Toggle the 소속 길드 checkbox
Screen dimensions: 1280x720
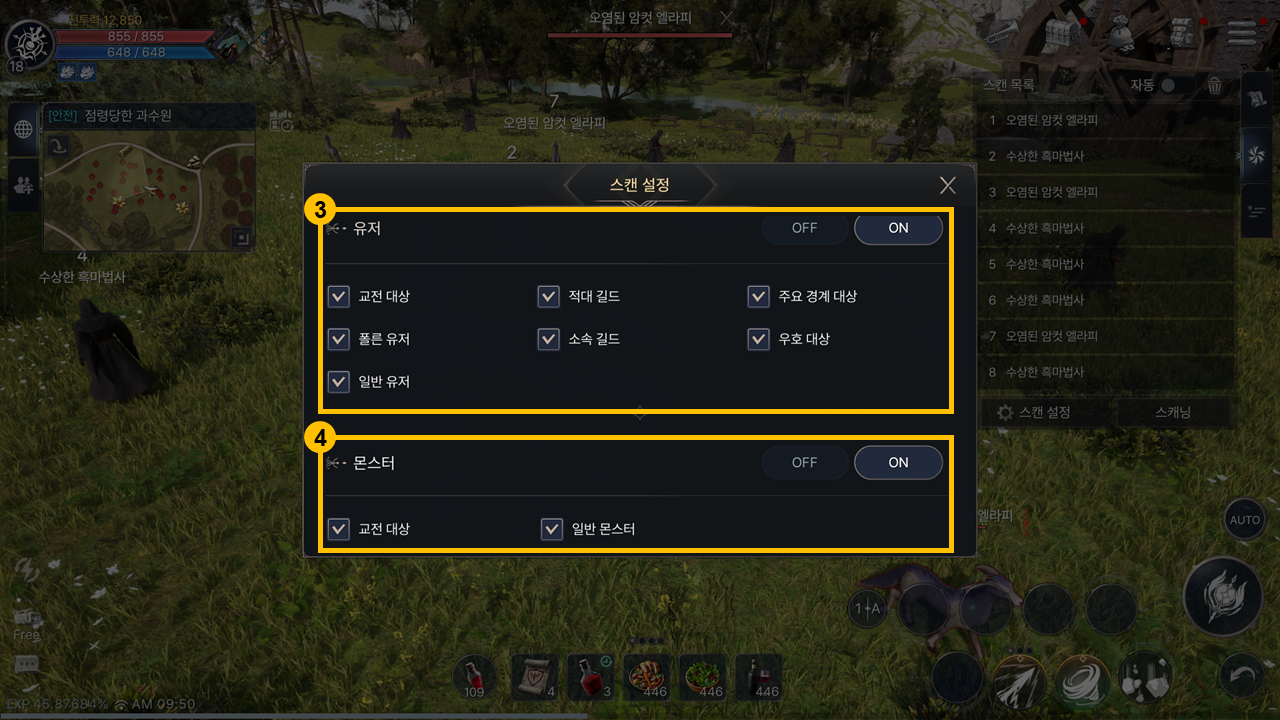548,339
